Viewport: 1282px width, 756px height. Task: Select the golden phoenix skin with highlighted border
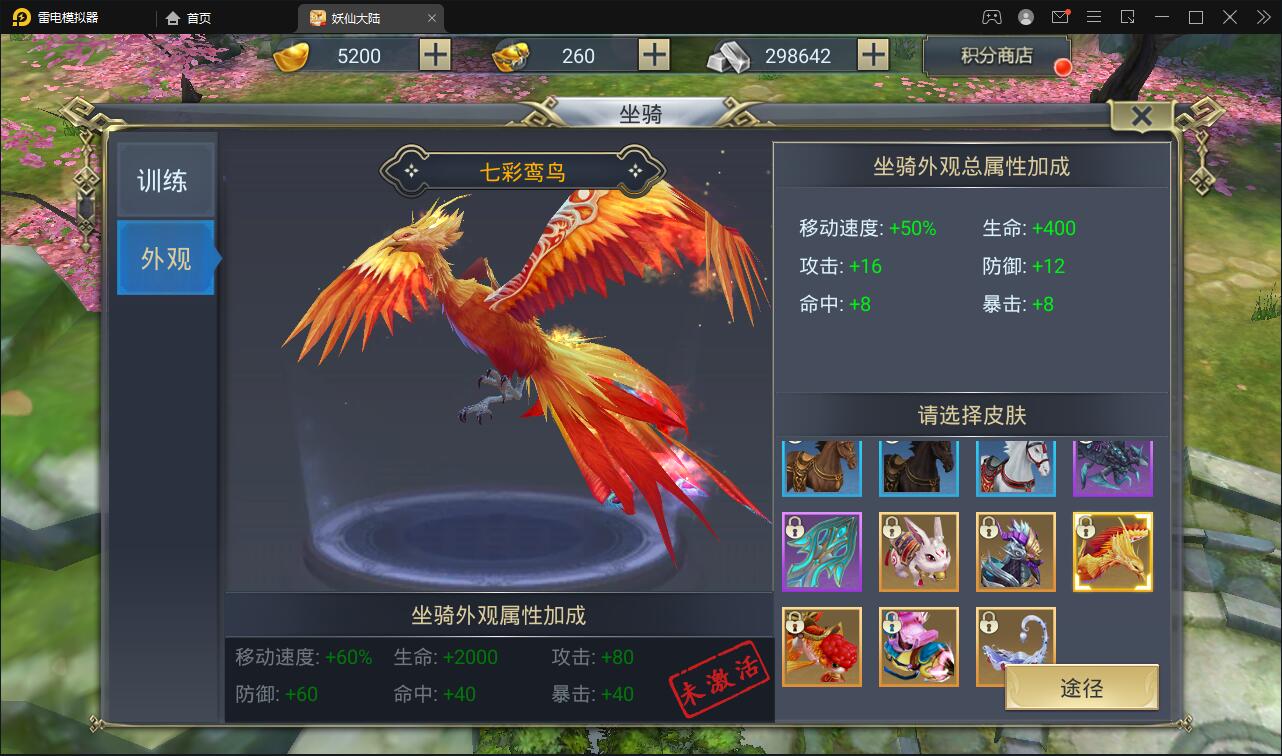coord(1112,551)
